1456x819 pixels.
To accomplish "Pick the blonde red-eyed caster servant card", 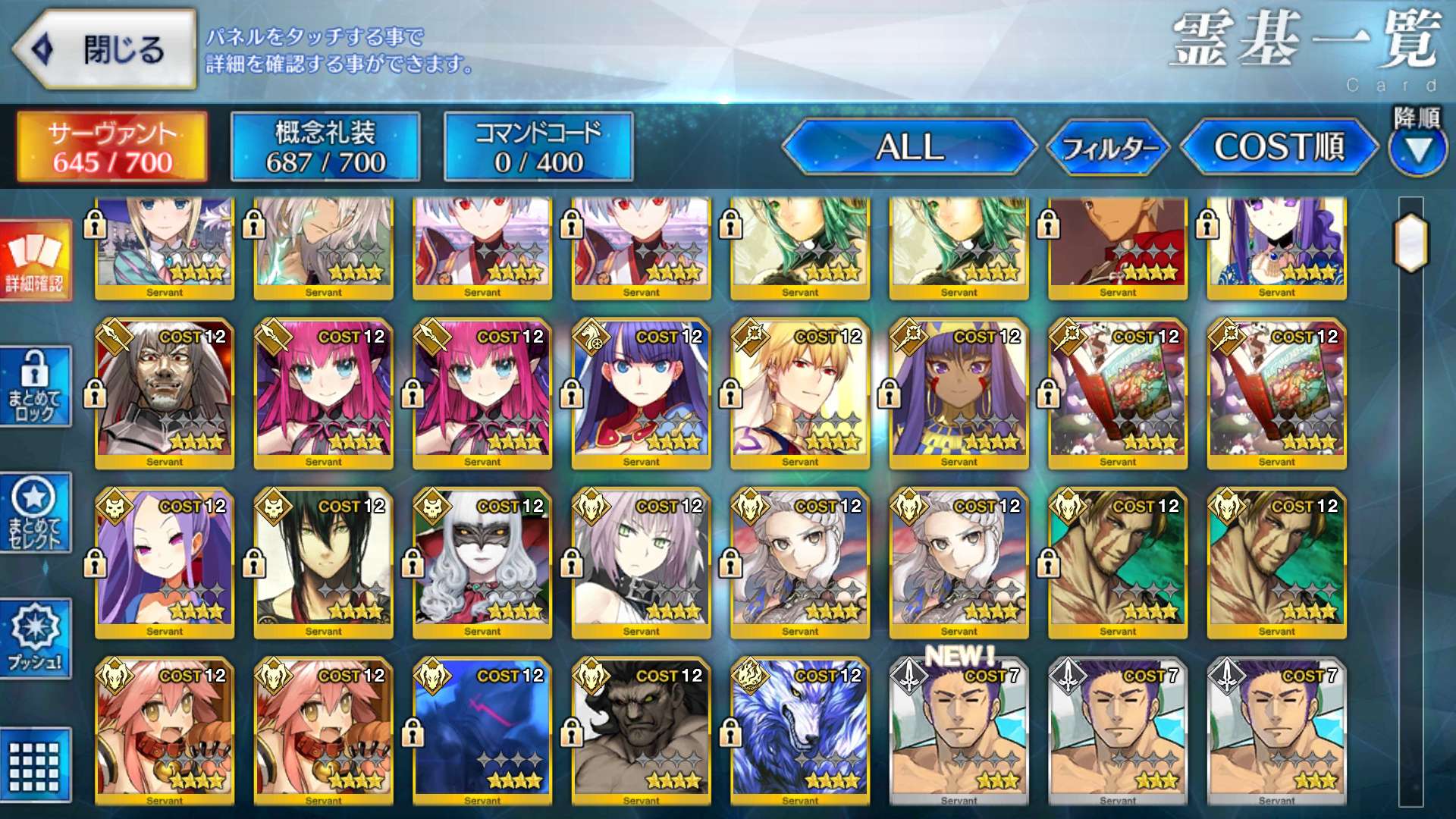I will tap(800, 393).
